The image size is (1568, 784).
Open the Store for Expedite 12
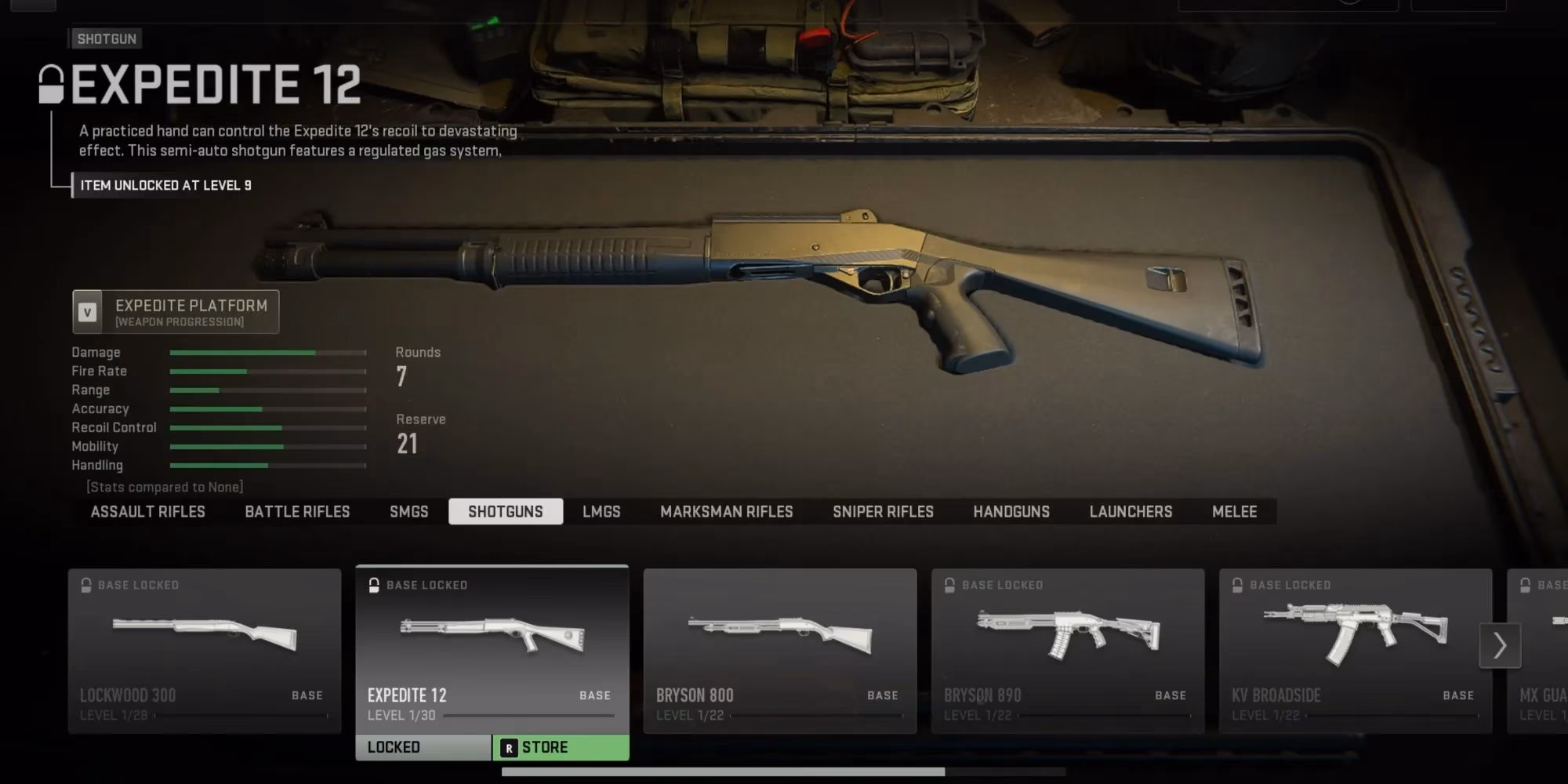(x=561, y=748)
